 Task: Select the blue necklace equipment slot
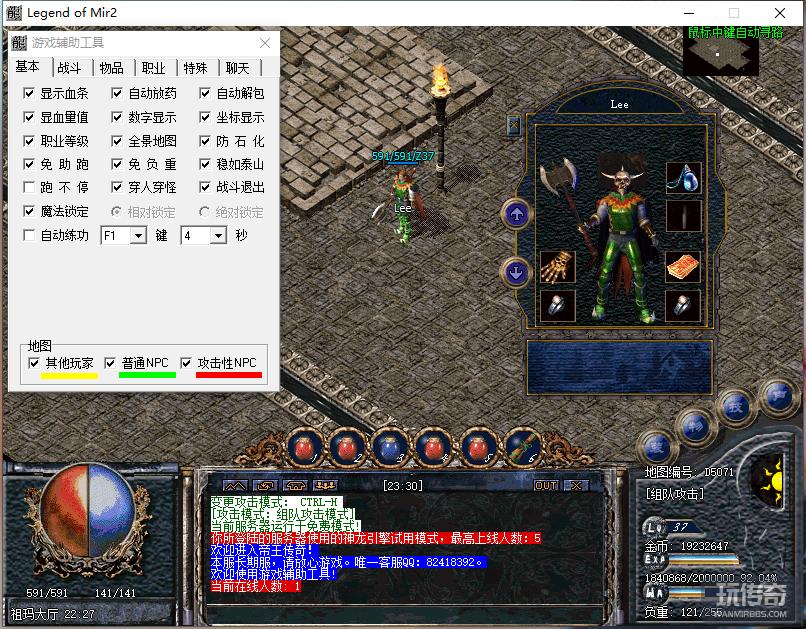[683, 178]
